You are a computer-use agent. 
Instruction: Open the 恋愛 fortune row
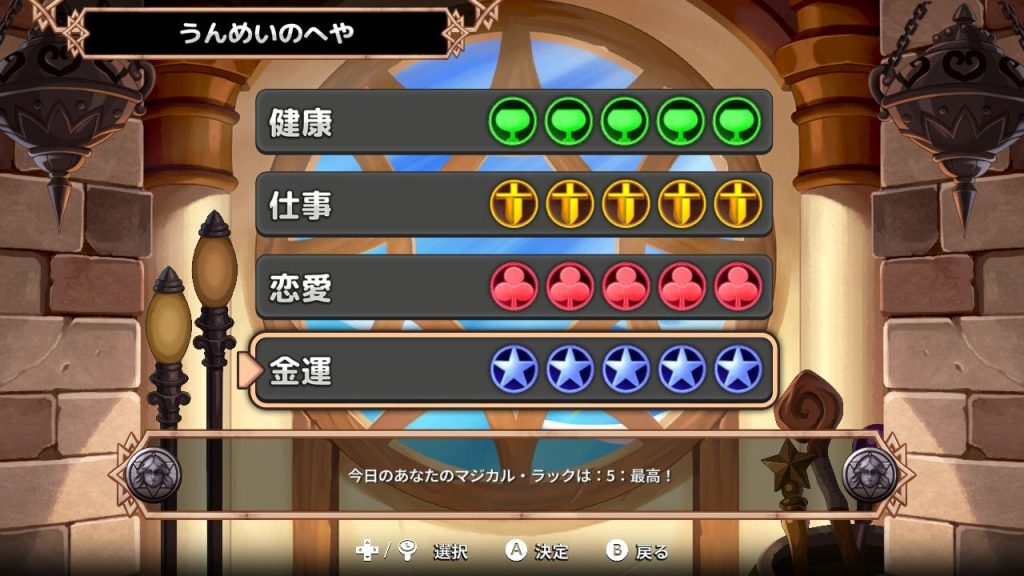514,288
